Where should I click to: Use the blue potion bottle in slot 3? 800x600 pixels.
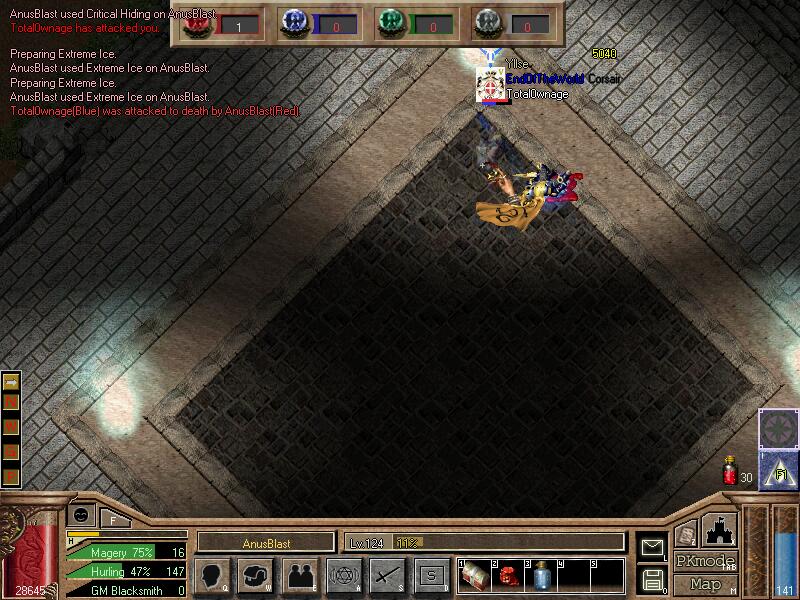point(542,575)
